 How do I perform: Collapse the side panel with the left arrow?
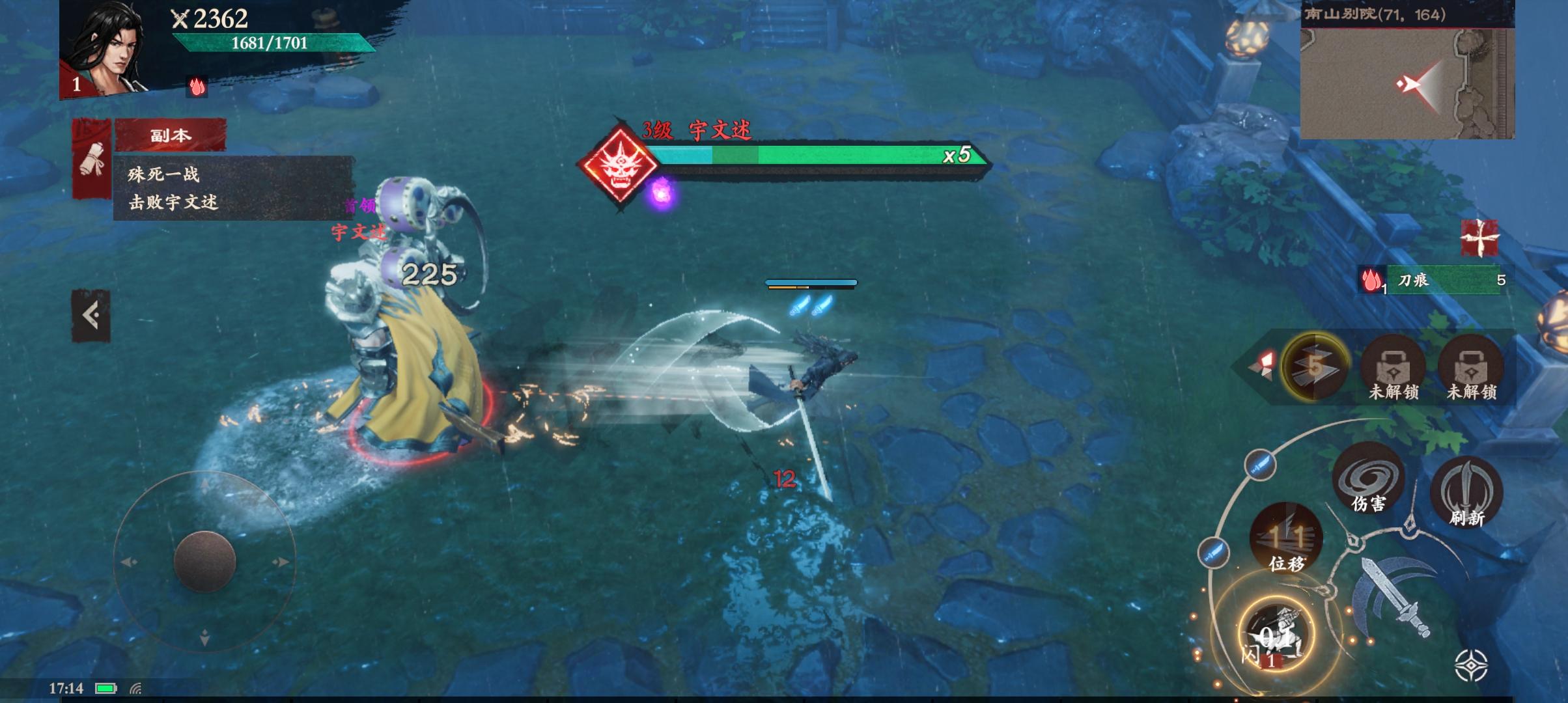click(91, 316)
